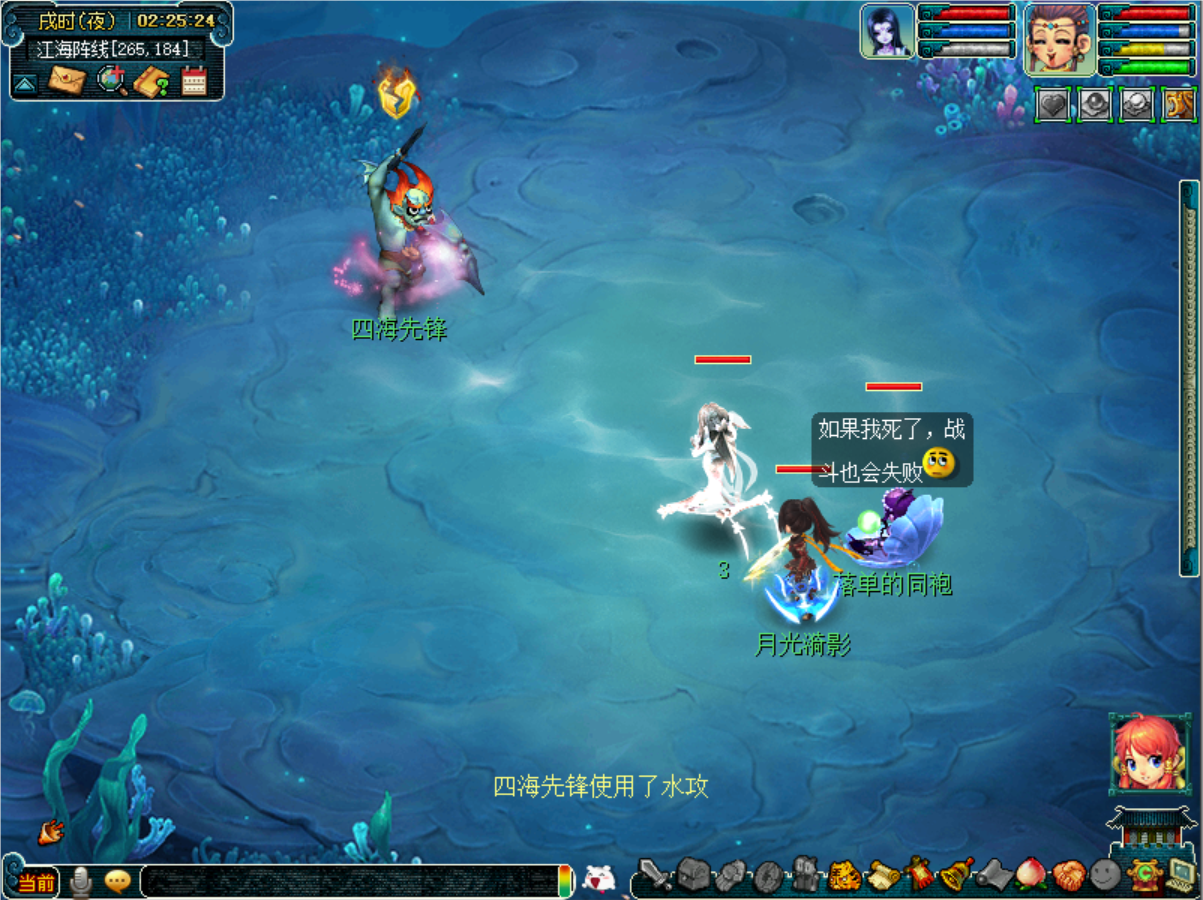Screen dimensions: 1203x900
Task: Select the grey heart buff slot
Action: 1052,104
